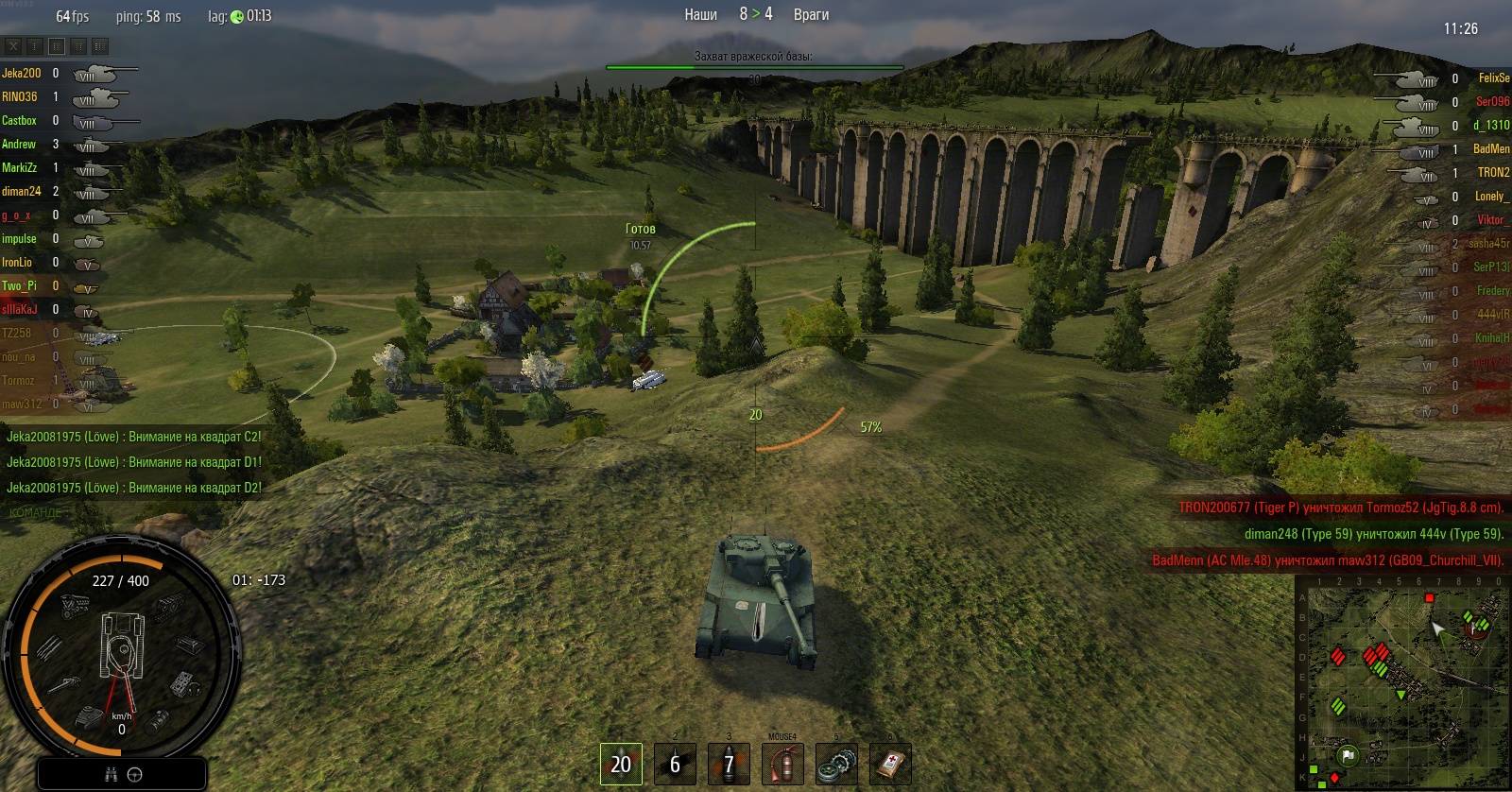
Task: Choose enemy TRON2 from the enemy panel
Action: 1493,173
